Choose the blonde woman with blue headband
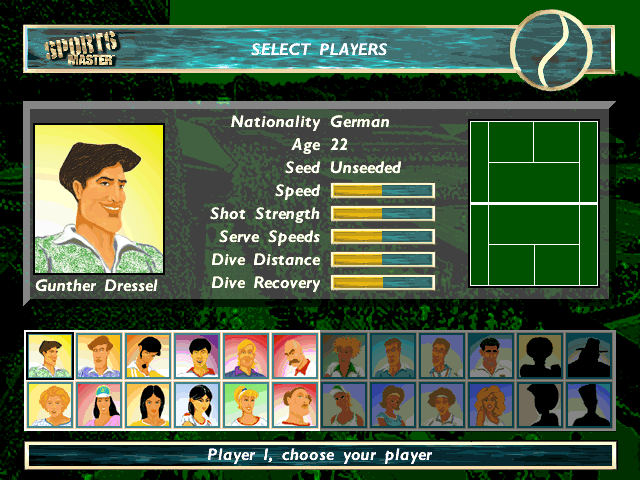Viewport: 640px width, 480px height. pos(246,405)
